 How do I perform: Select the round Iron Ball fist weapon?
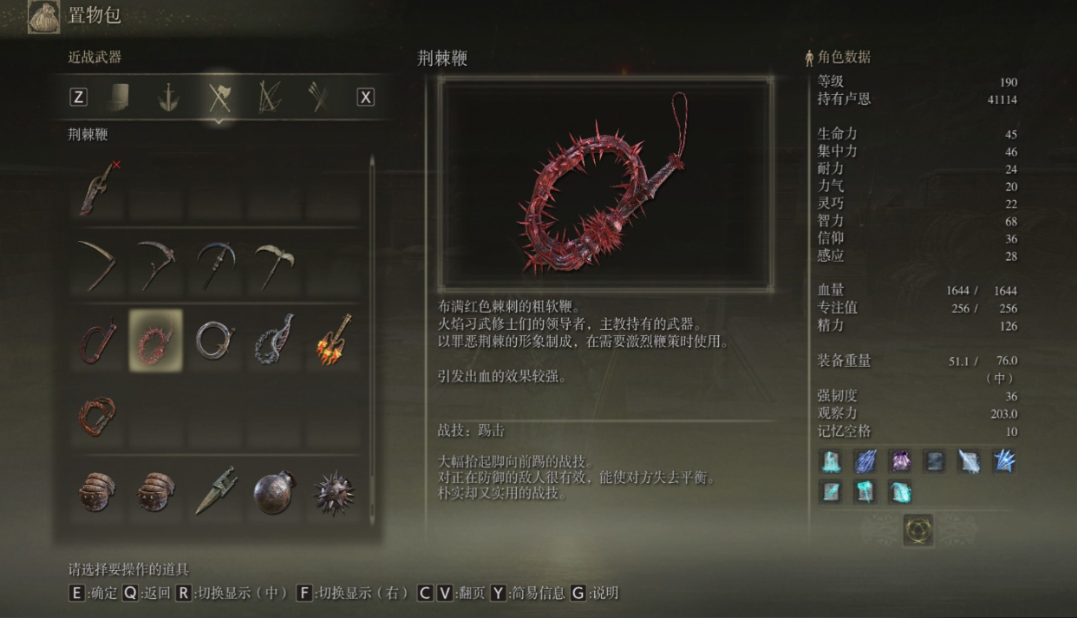point(273,491)
